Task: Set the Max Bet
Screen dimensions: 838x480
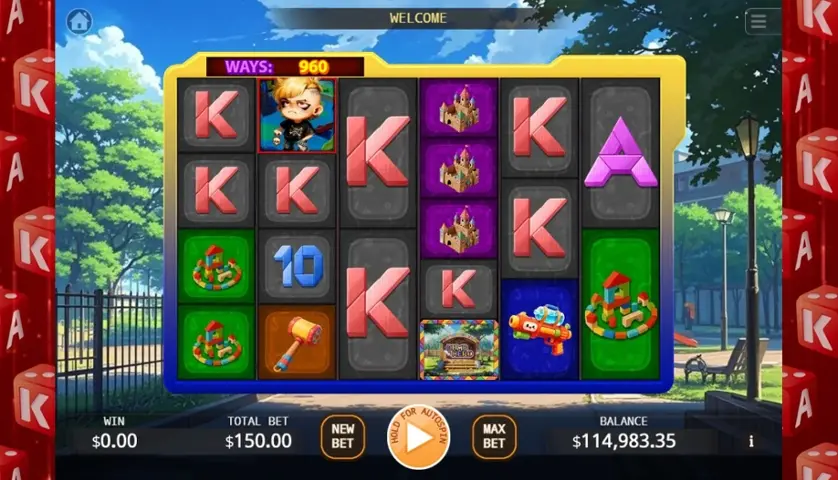Action: point(493,437)
